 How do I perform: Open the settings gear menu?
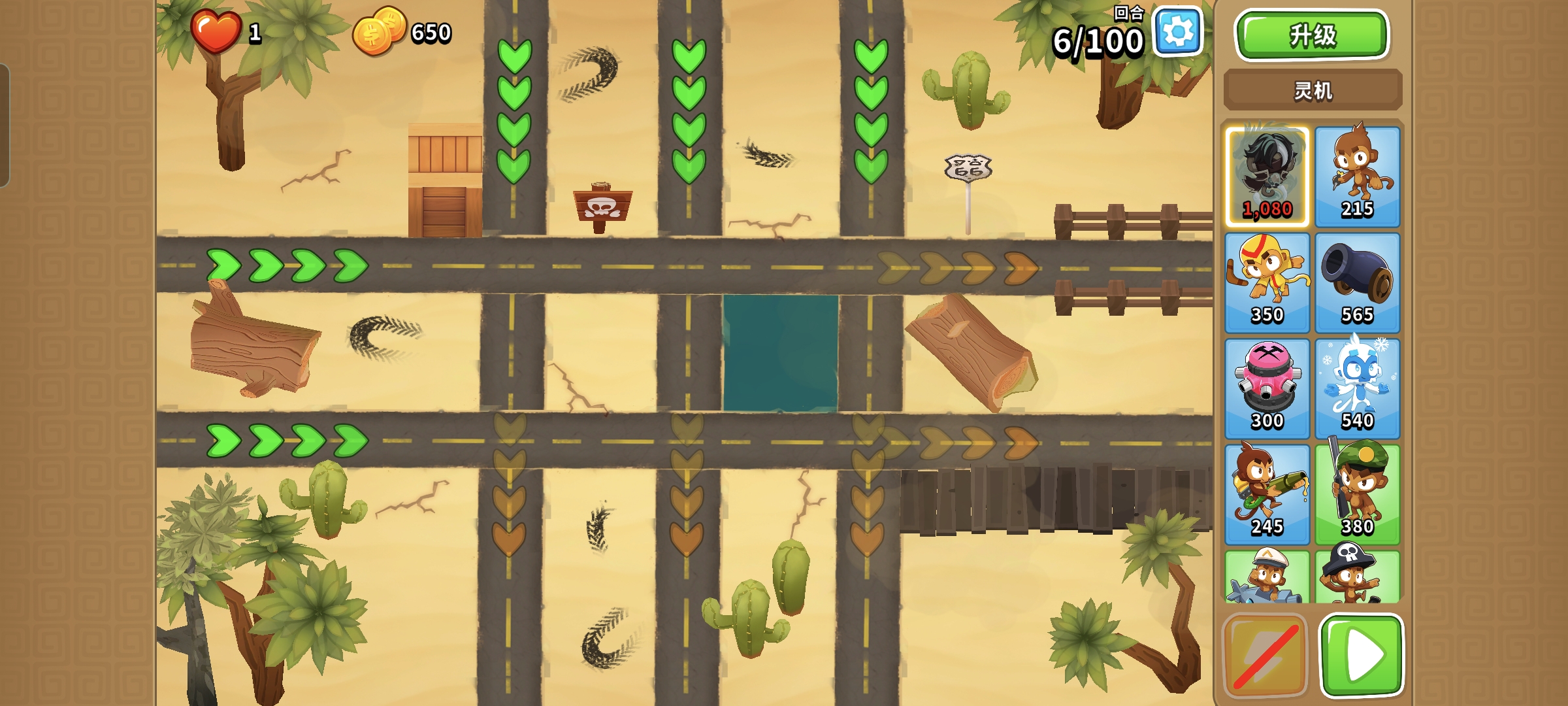point(1178,32)
